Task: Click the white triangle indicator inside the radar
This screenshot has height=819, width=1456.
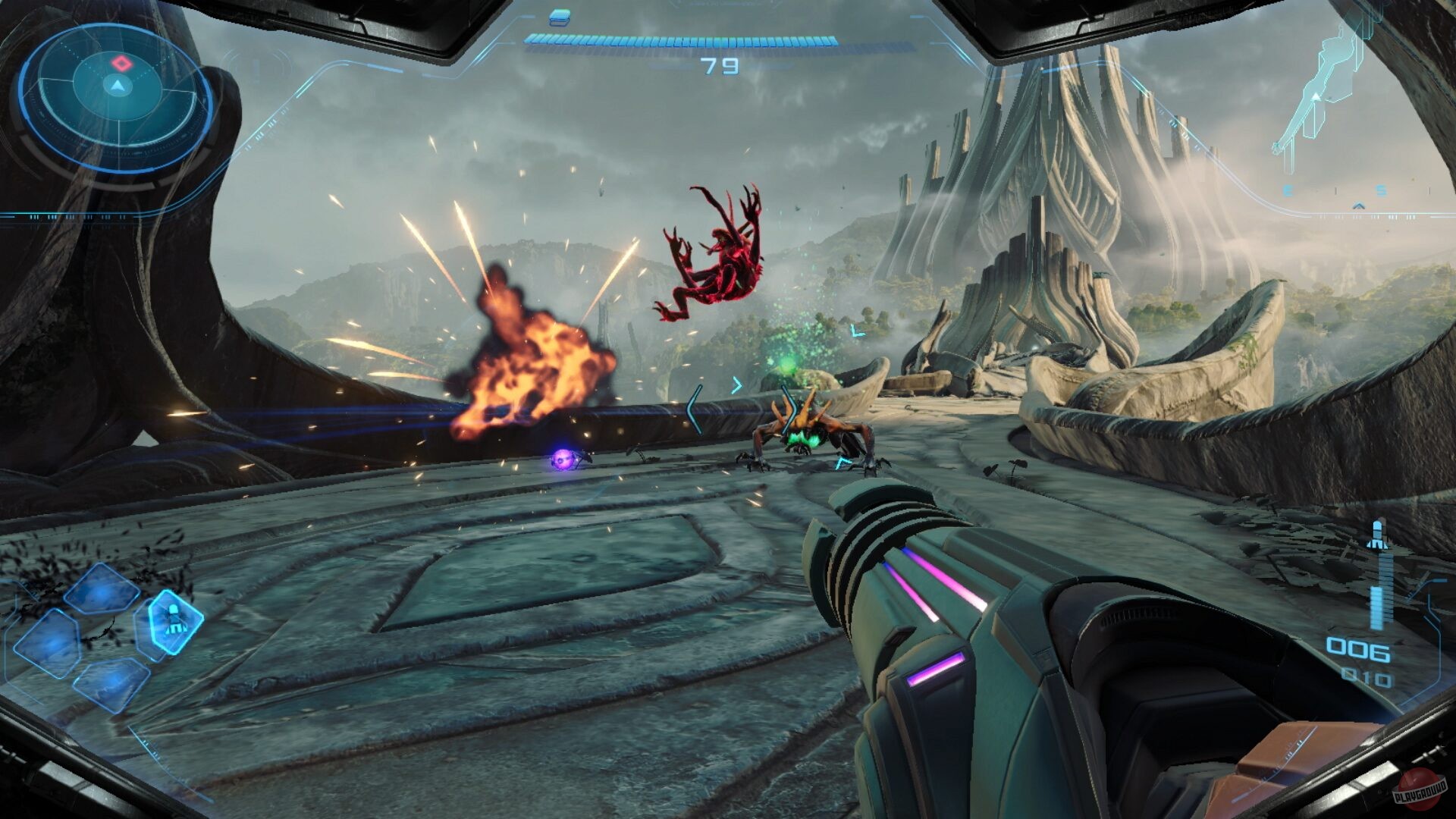Action: click(x=118, y=85)
